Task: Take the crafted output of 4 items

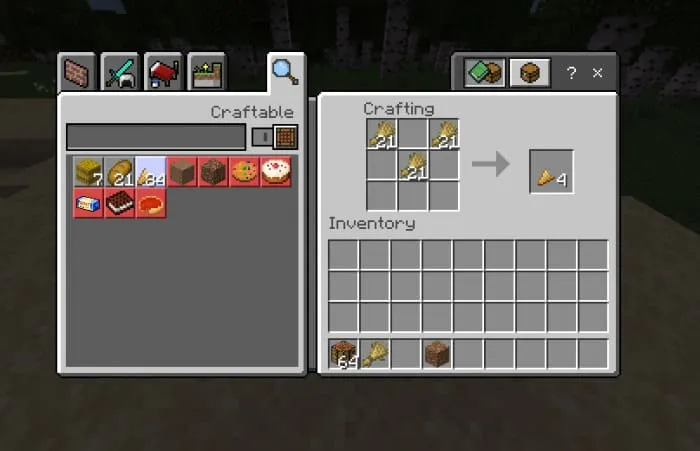Action: (551, 171)
